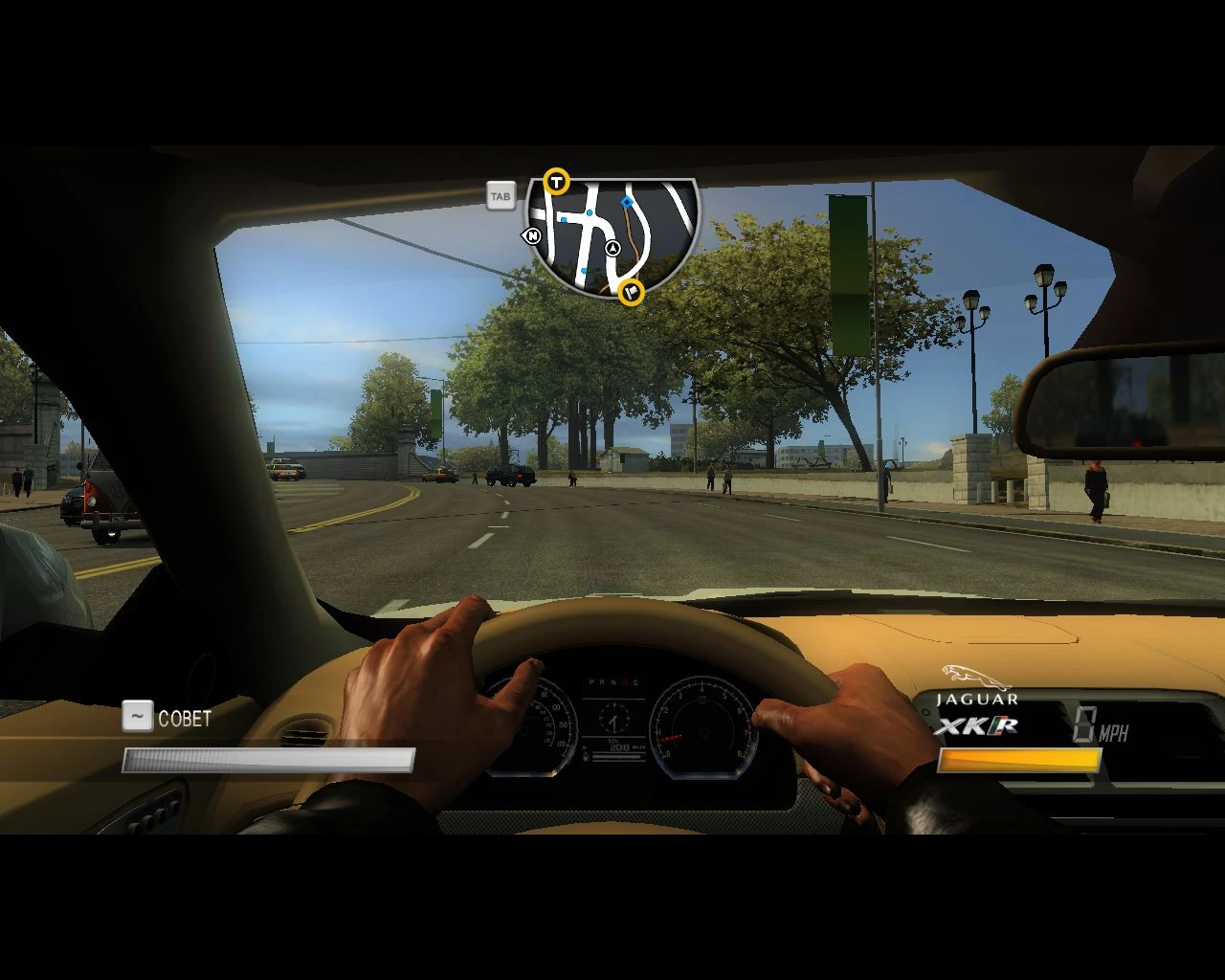Image resolution: width=1225 pixels, height=980 pixels.
Task: Click the N compass marker beside the minimap
Action: (x=533, y=234)
